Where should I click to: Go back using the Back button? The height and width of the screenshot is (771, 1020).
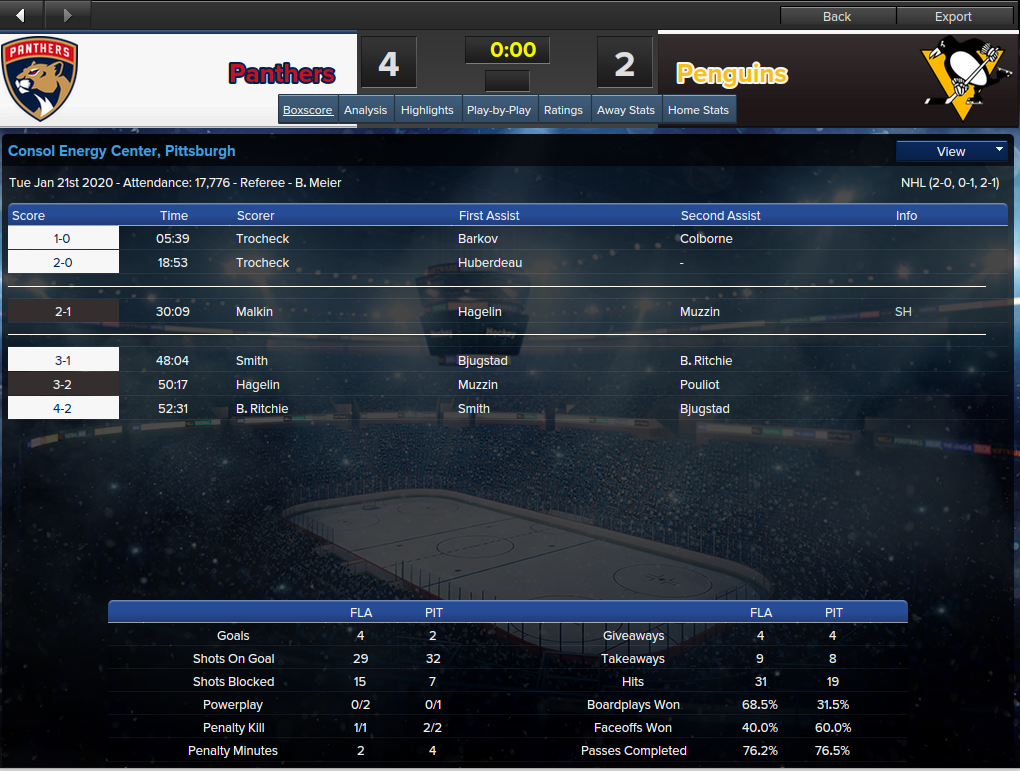pos(837,16)
